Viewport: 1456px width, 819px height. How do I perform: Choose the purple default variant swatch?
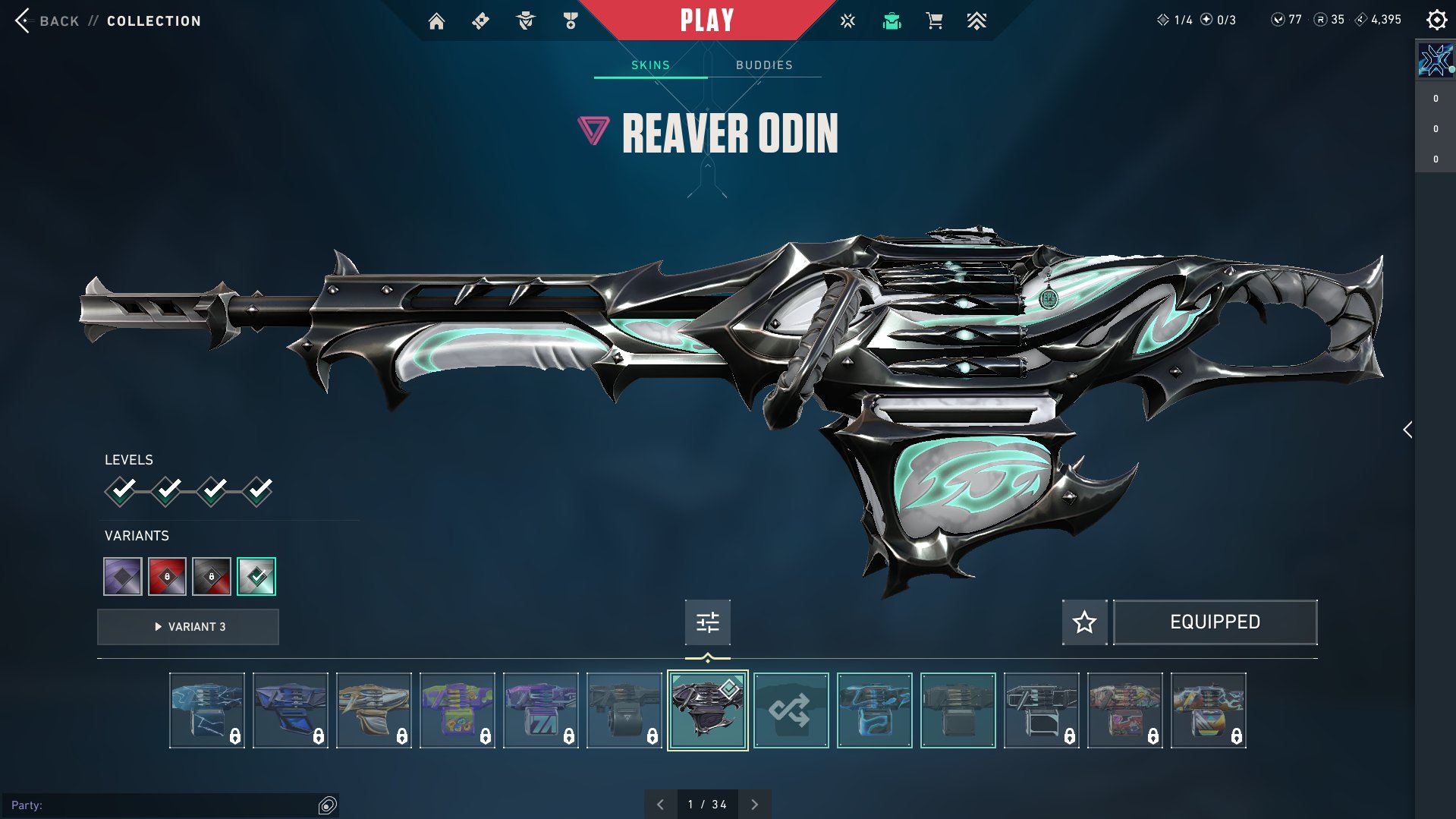coord(123,576)
